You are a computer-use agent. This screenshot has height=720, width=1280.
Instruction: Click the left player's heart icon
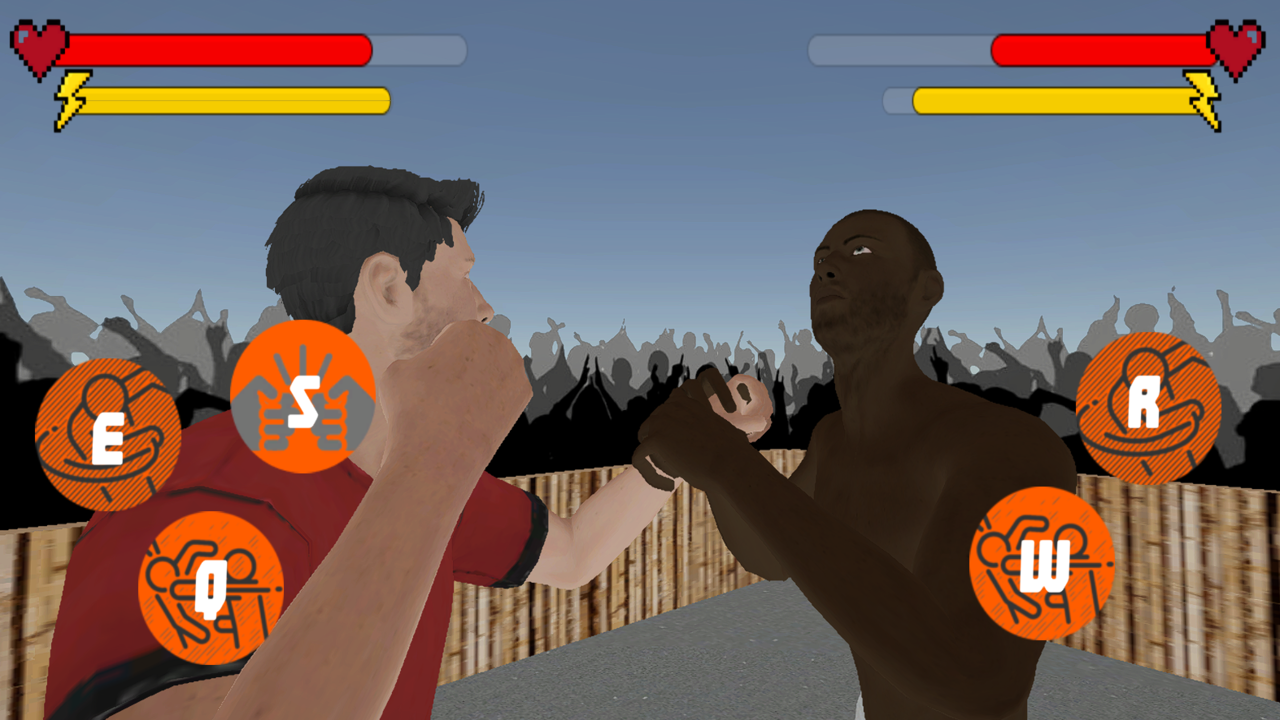point(37,45)
